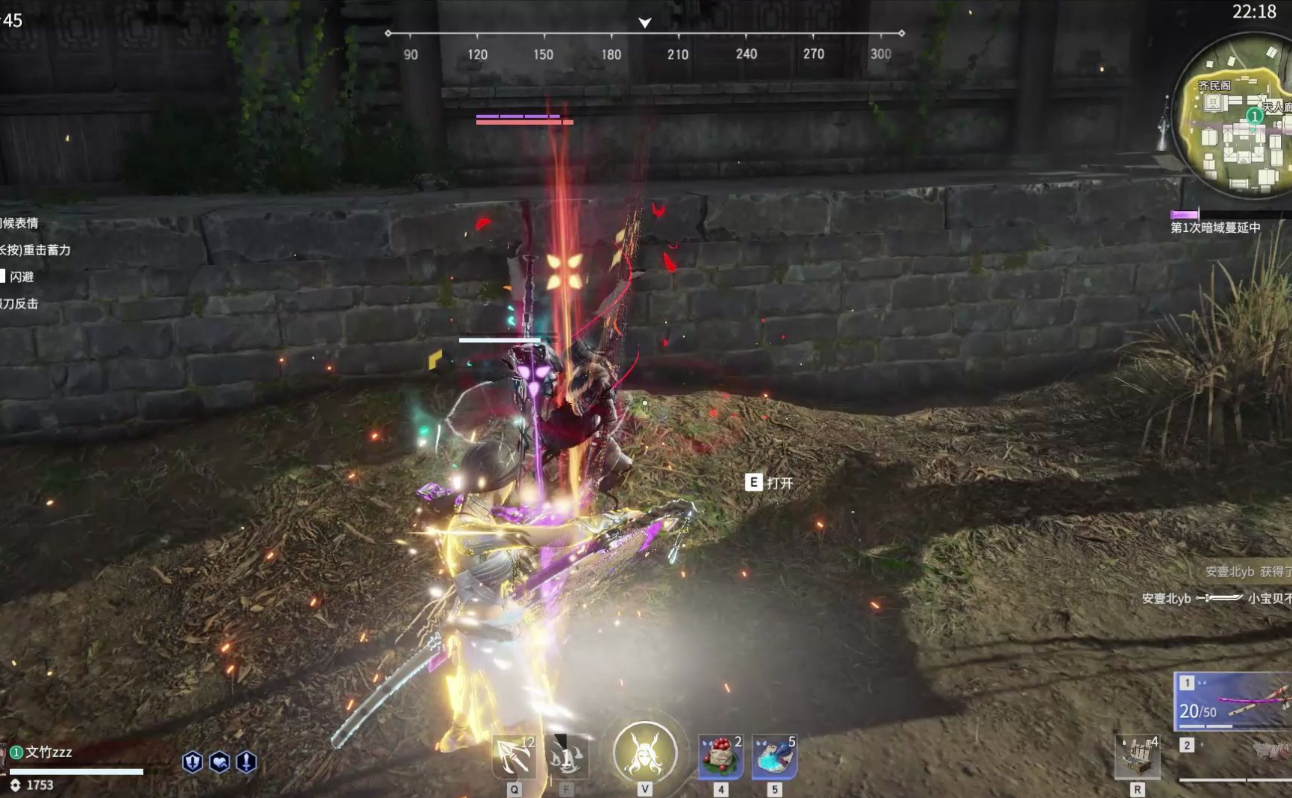Switch to weapon slot 2
Screen dimensions: 1292x798
click(1235, 748)
